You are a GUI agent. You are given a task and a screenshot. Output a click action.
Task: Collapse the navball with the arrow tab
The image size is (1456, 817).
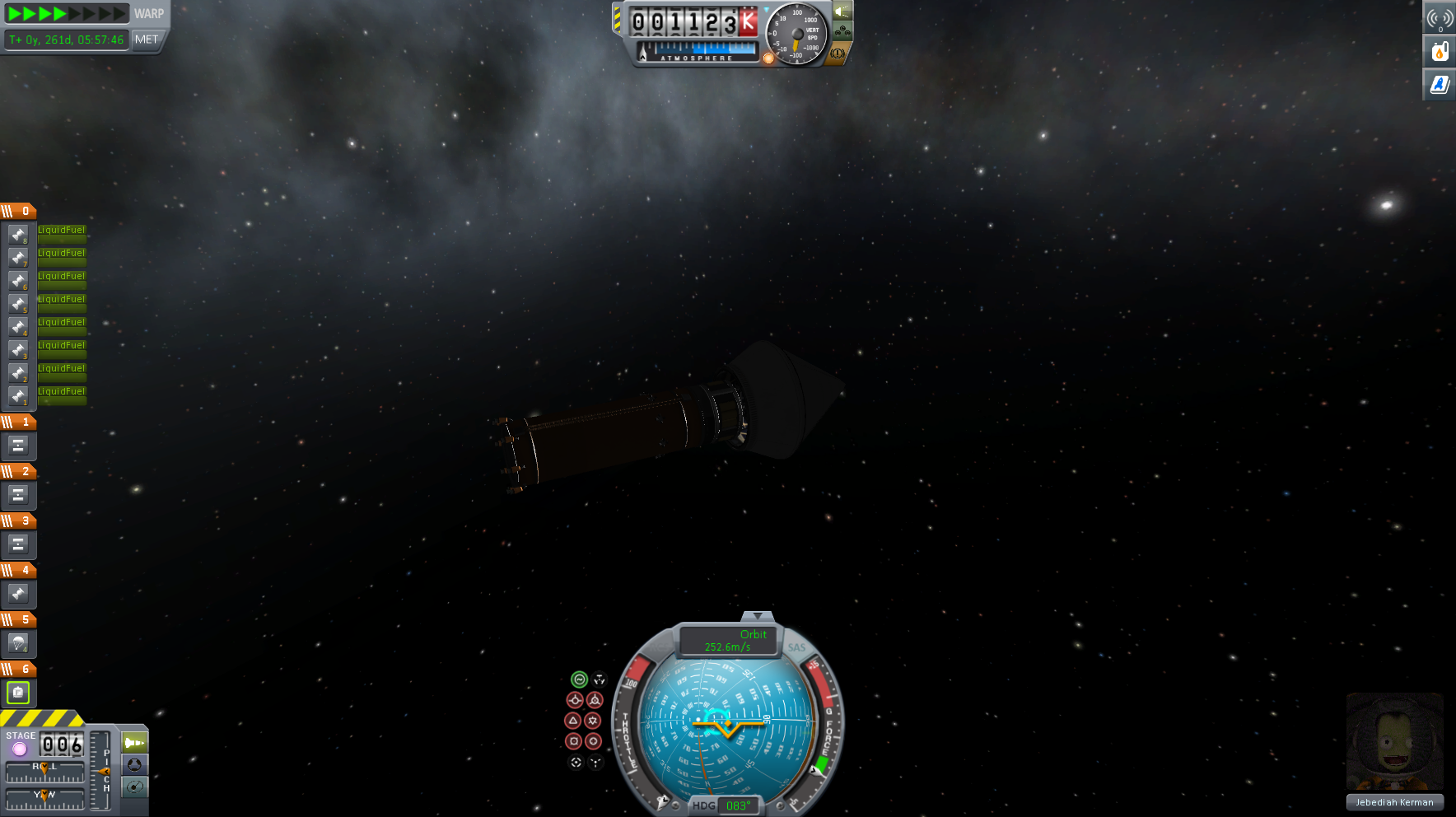click(757, 615)
